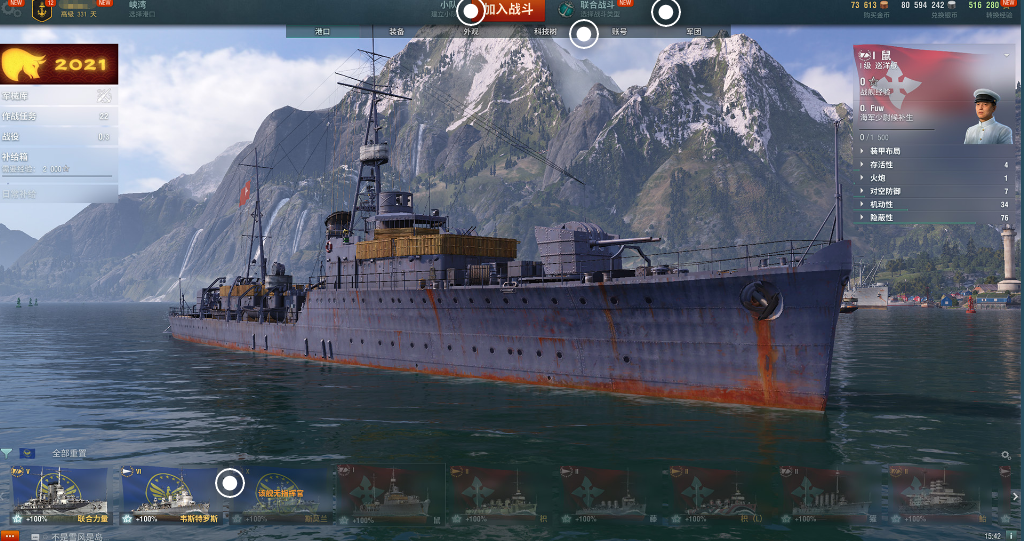The image size is (1024, 541).
Task: Open the 外观 exterior tab
Action: [470, 32]
